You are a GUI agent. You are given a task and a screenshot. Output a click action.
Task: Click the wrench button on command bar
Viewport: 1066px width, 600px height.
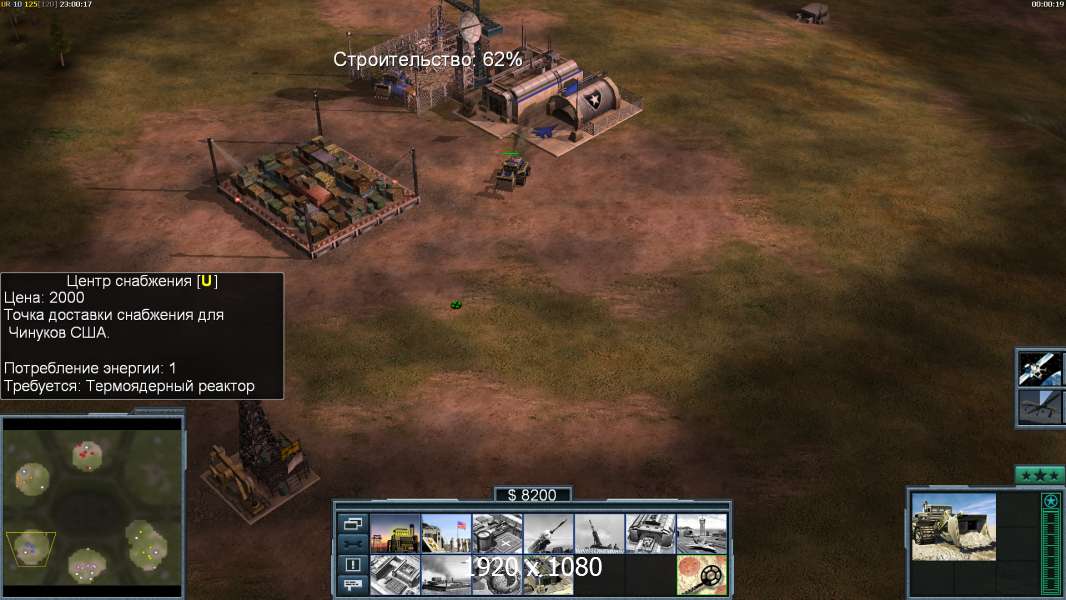click(x=352, y=544)
